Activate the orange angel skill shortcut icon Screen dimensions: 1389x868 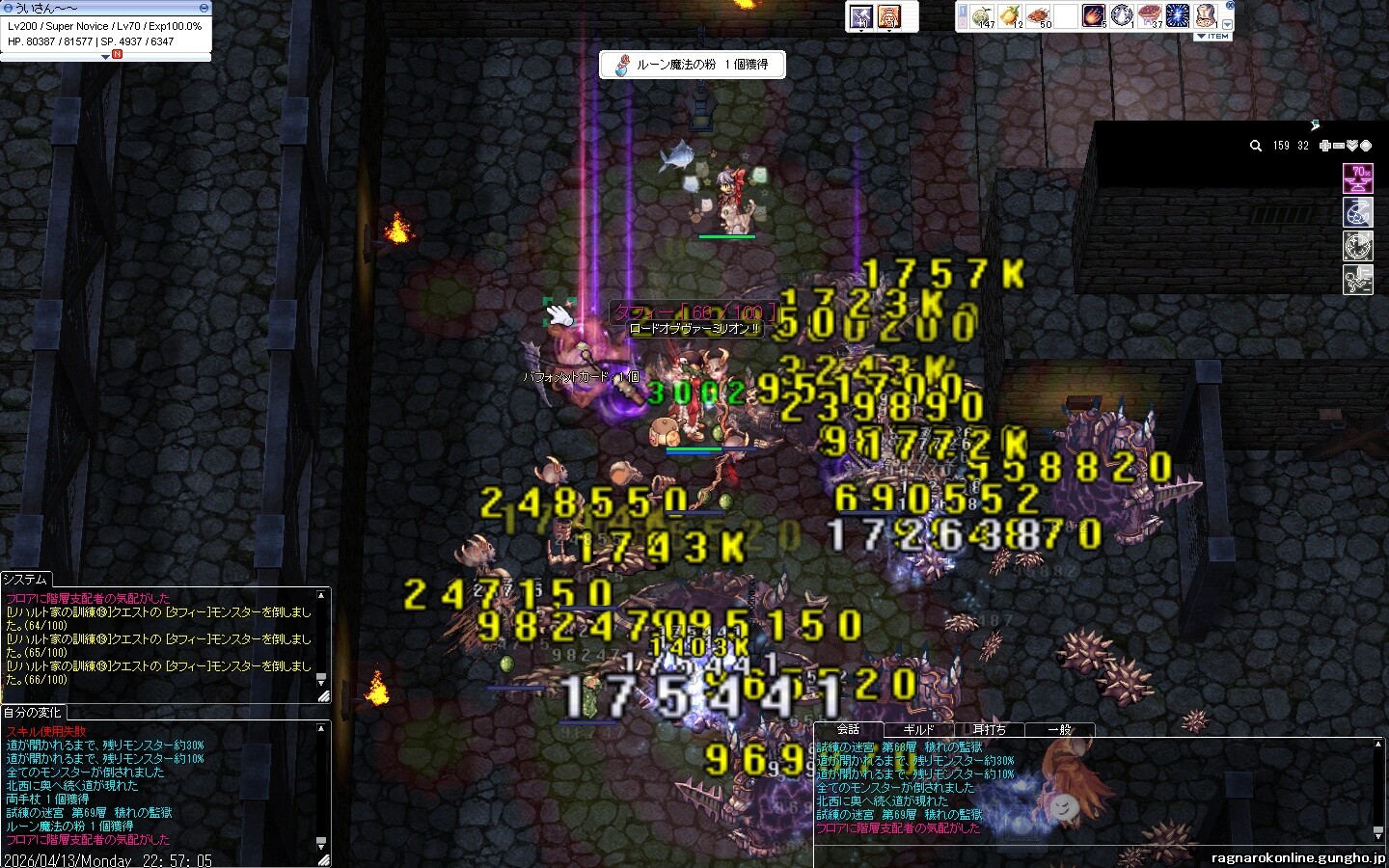(x=889, y=16)
